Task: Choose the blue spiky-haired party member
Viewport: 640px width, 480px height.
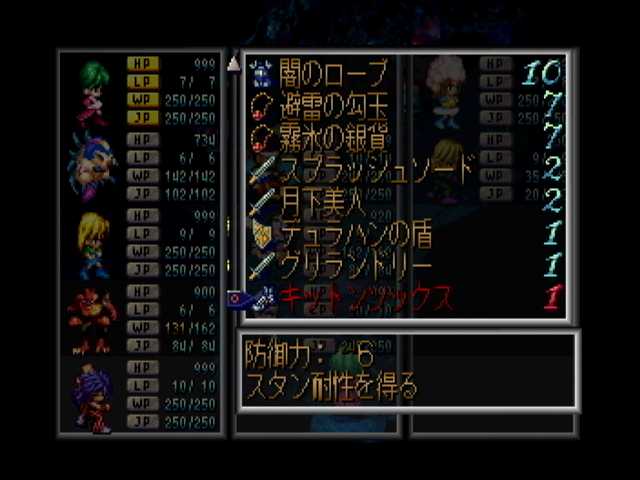Action: [91, 163]
